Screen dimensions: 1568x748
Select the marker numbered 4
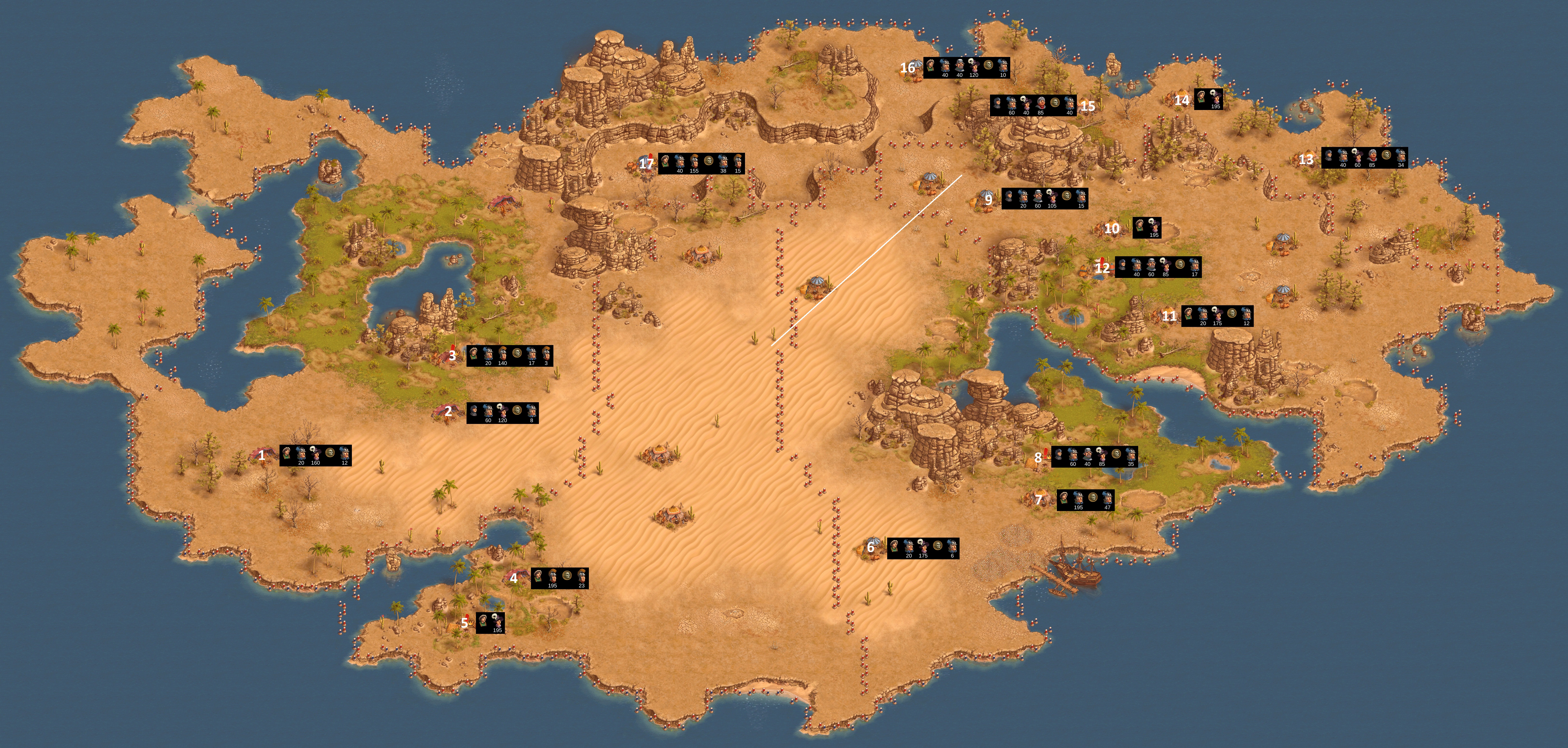click(514, 578)
